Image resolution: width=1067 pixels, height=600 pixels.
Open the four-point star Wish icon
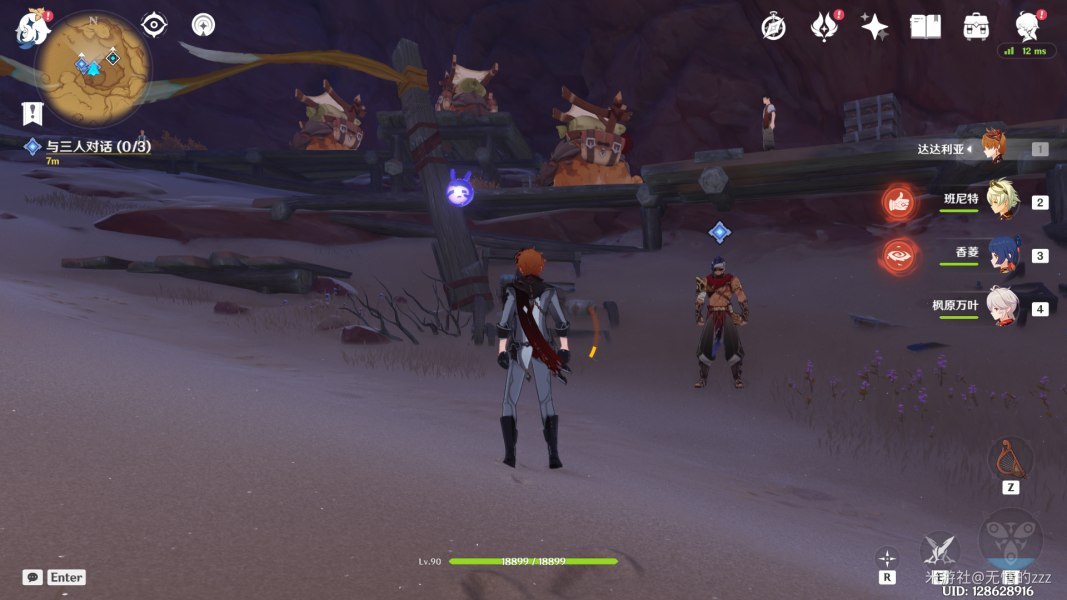point(875,27)
